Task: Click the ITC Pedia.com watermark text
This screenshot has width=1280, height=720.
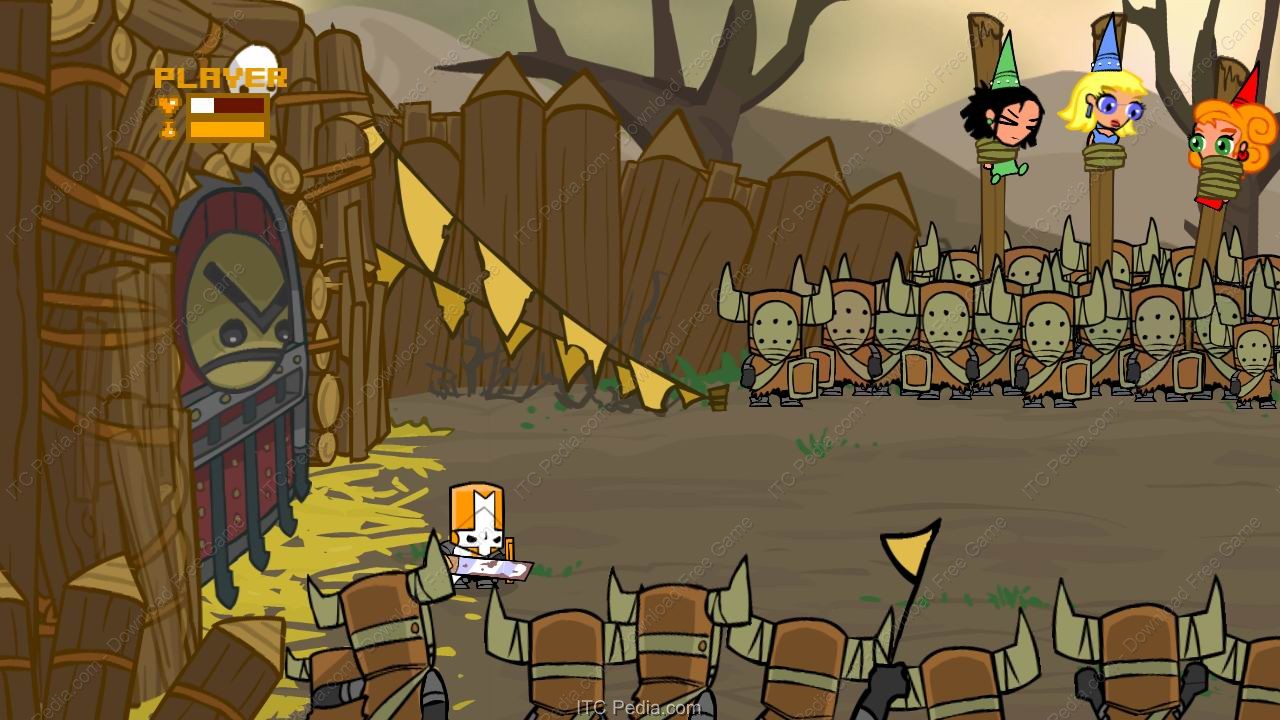Action: coord(640,705)
